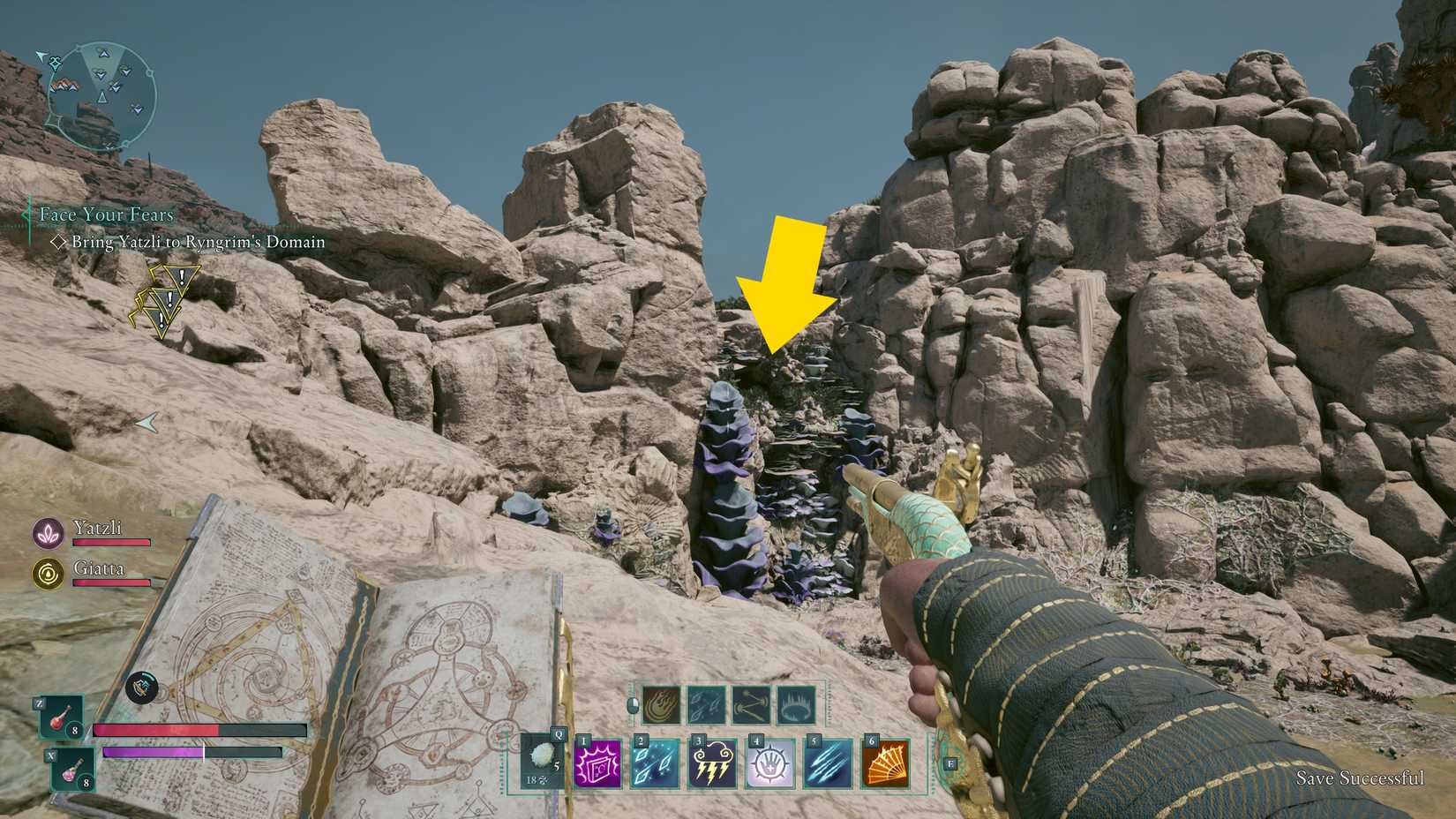Click the diamond objective marker beside the quest text
The image size is (1456, 819).
click(x=58, y=242)
